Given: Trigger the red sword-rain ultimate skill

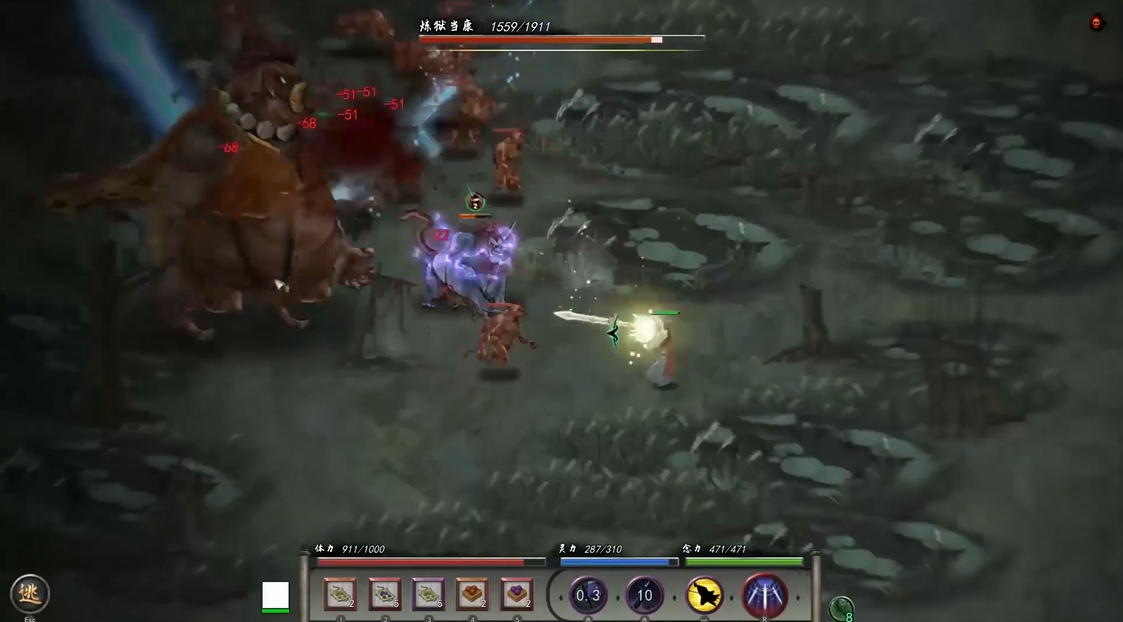Looking at the screenshot, I should [765, 596].
